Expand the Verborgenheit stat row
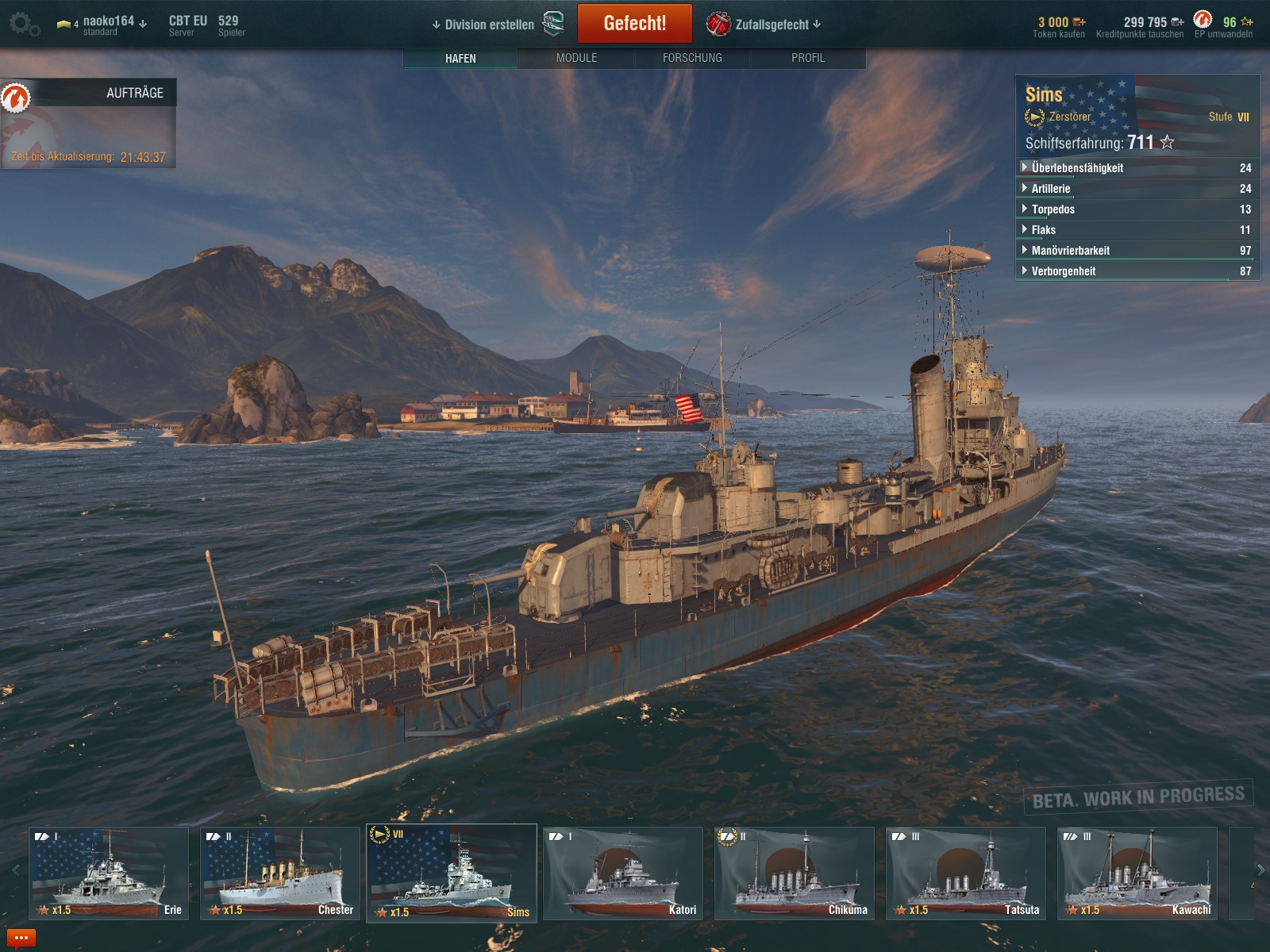The width and height of the screenshot is (1270, 952). [x=1063, y=271]
